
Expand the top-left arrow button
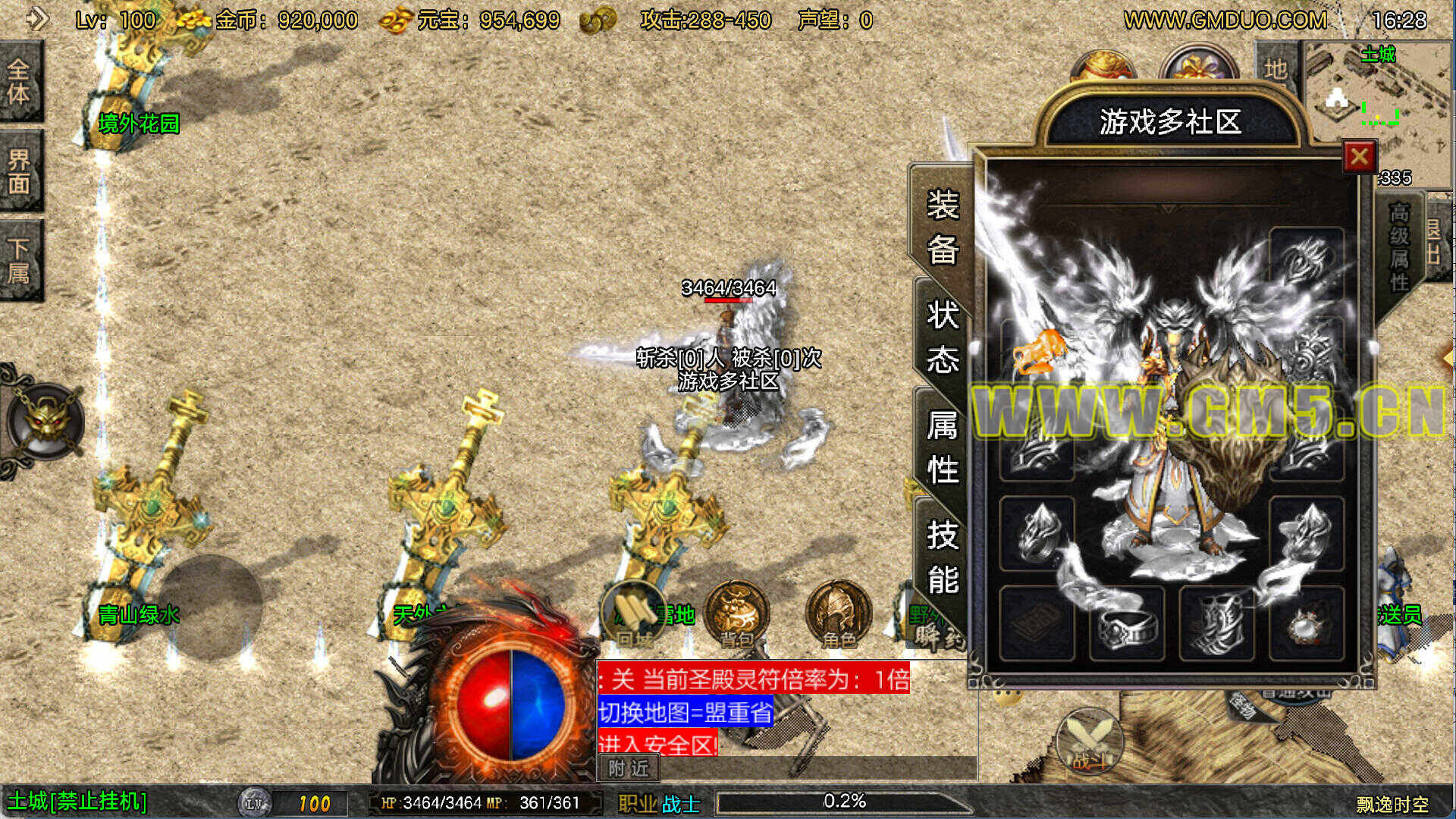(x=36, y=18)
